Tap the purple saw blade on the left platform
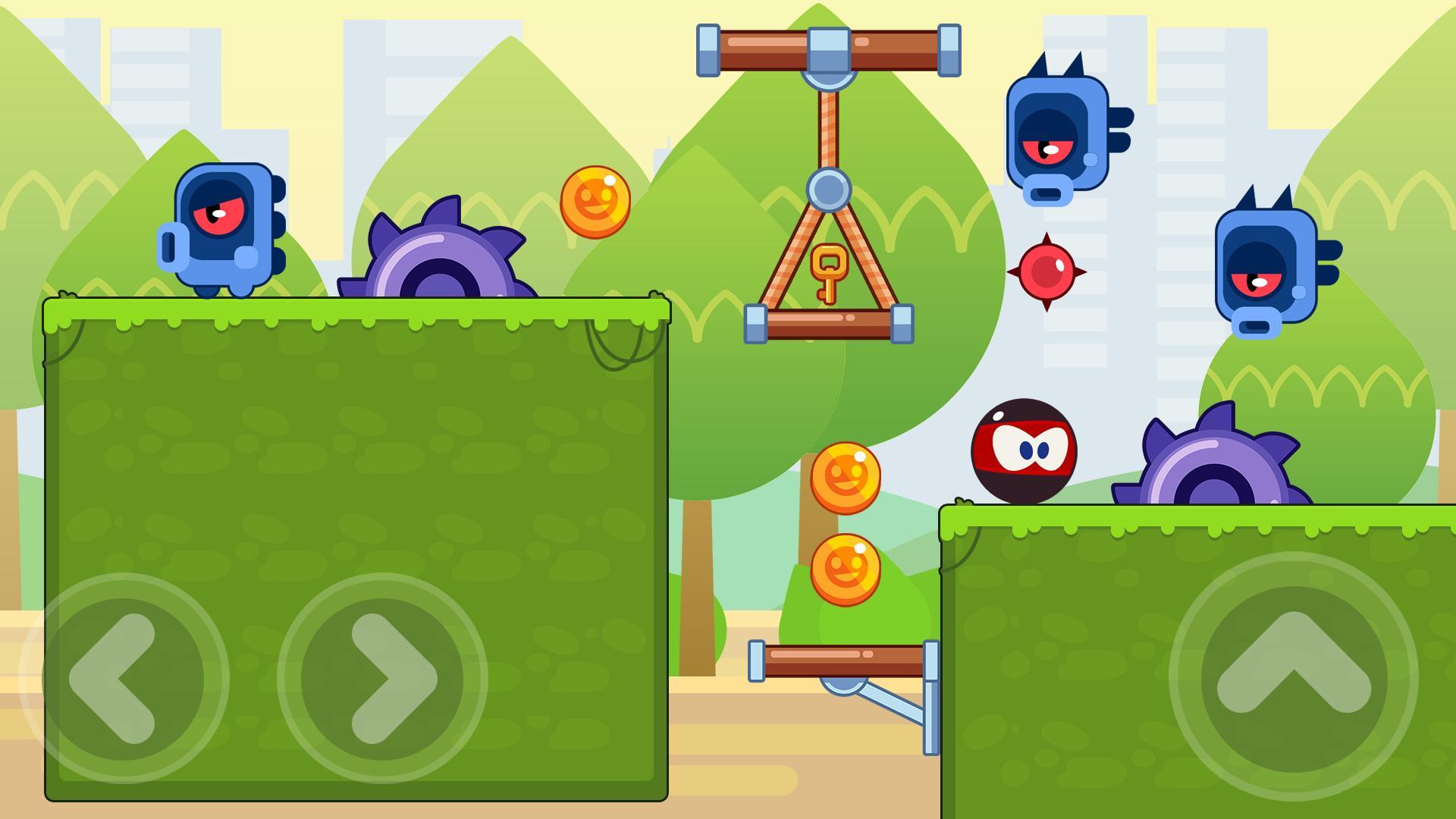Image resolution: width=1456 pixels, height=819 pixels. click(440, 265)
